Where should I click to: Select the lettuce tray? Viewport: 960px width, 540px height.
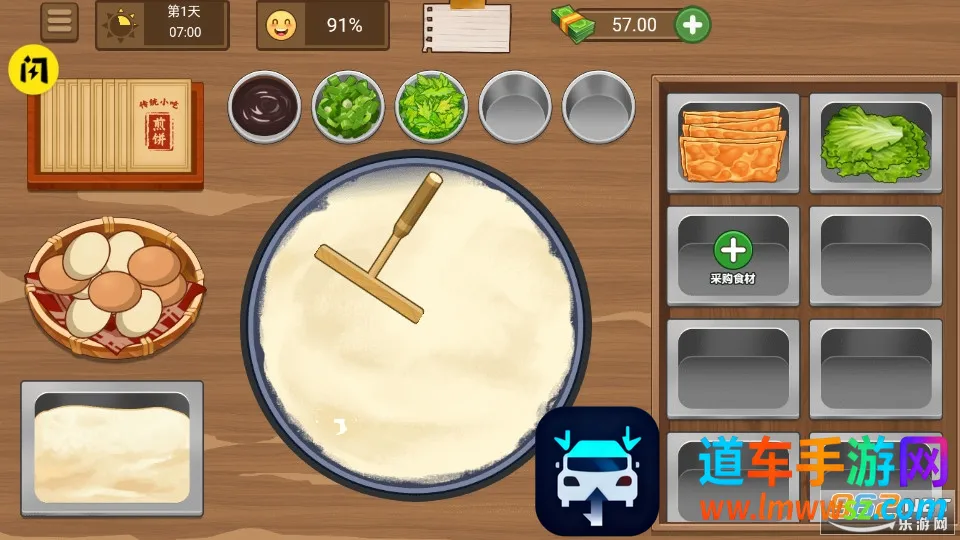[x=875, y=144]
